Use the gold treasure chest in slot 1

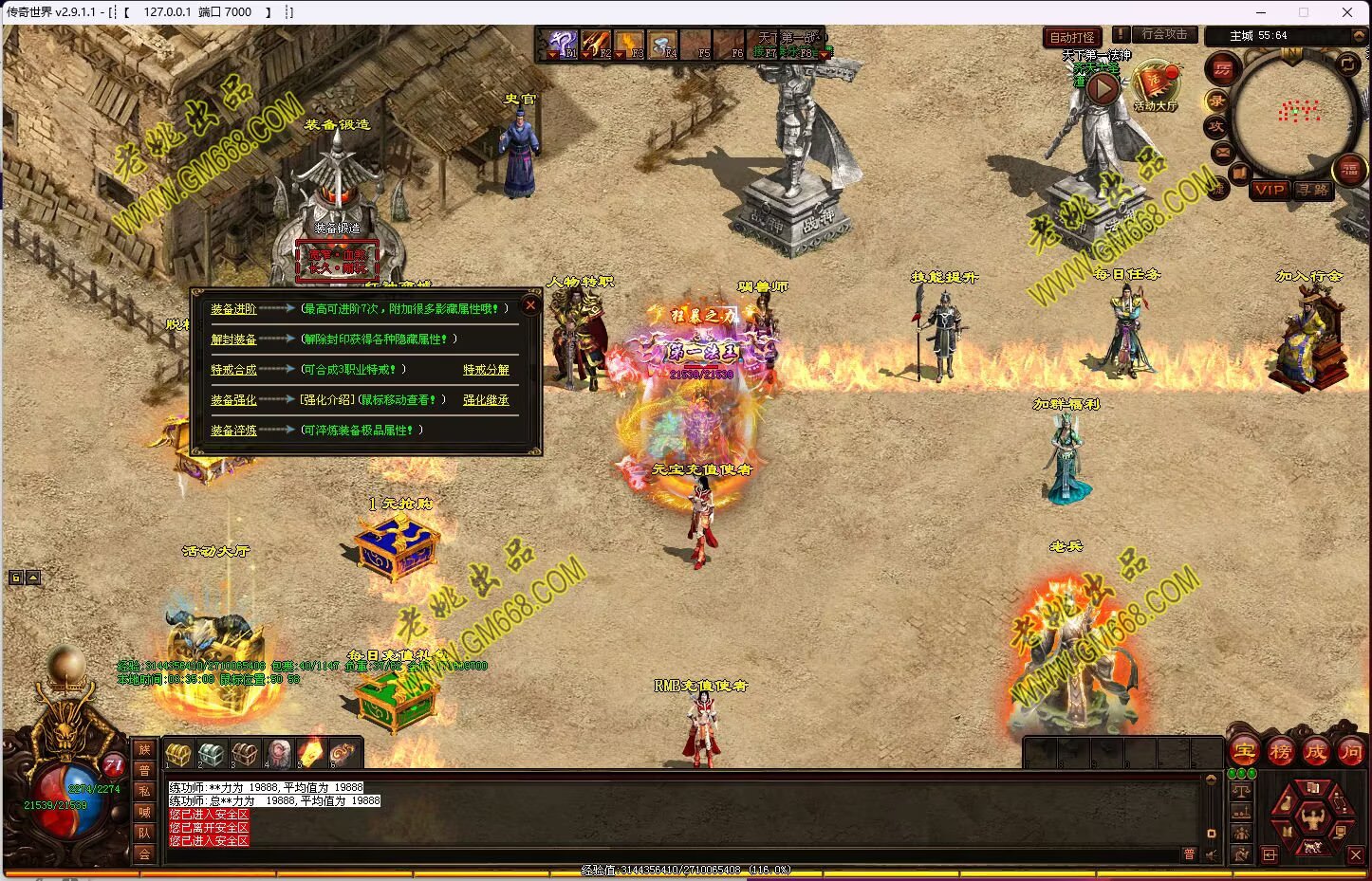178,753
